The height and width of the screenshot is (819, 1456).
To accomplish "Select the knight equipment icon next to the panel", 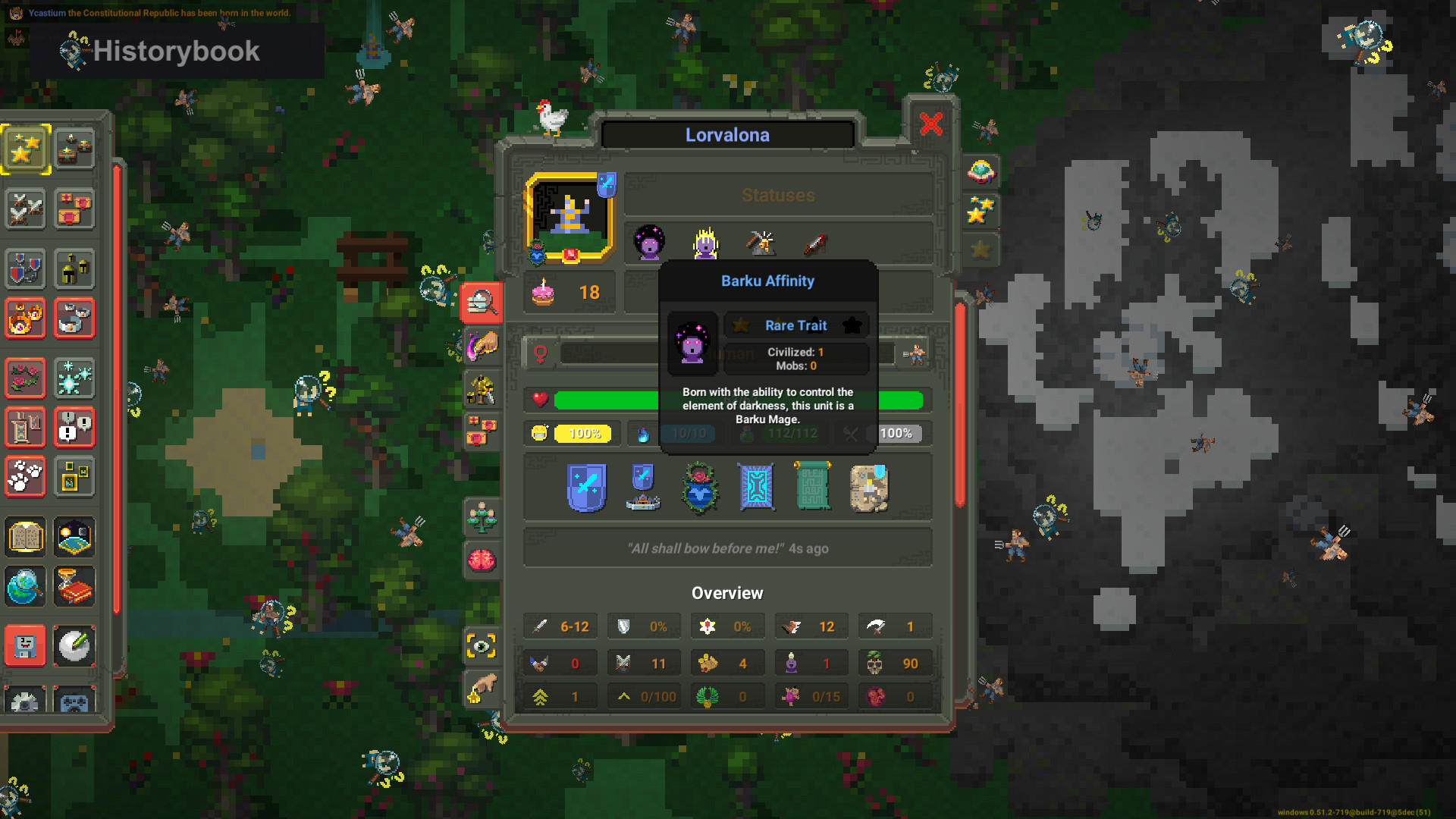I will pyautogui.click(x=483, y=387).
